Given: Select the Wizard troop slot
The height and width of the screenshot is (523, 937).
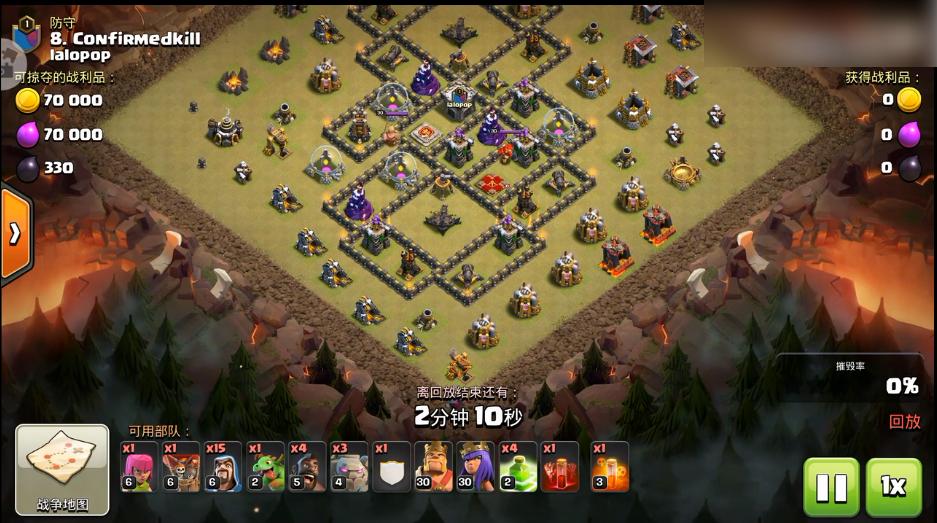Looking at the screenshot, I should pos(223,467).
